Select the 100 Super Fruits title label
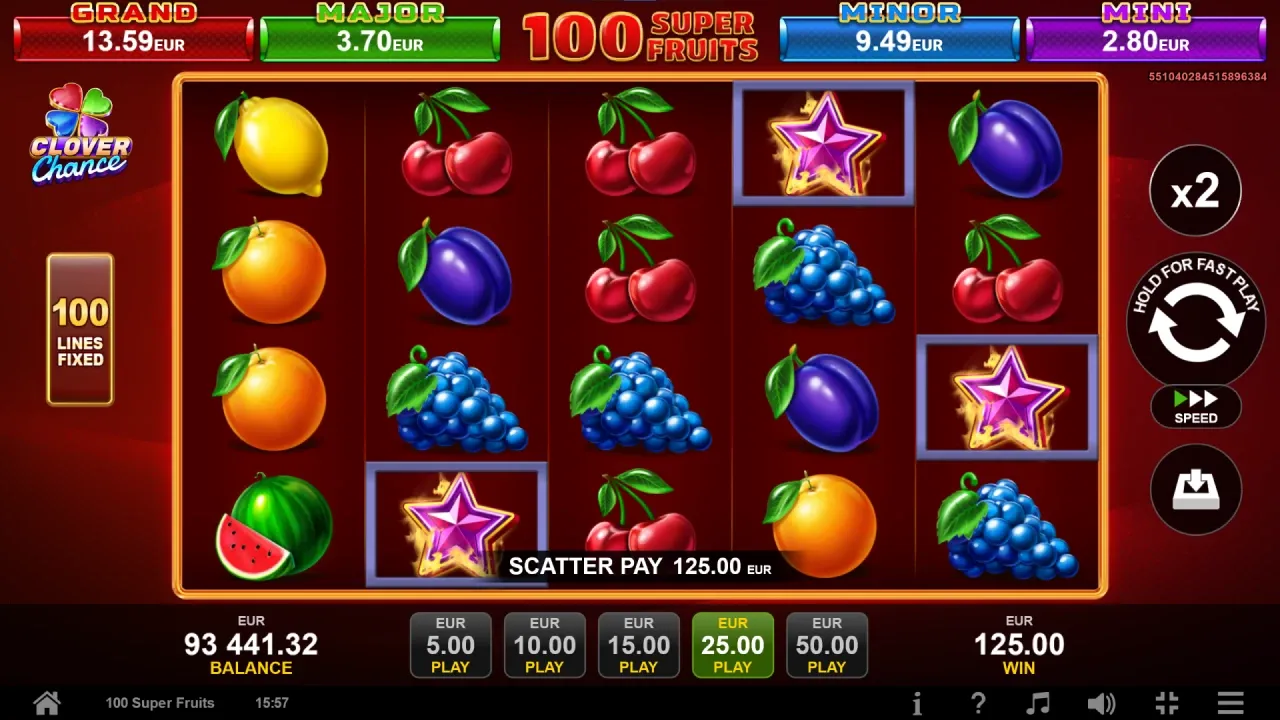 tap(159, 703)
